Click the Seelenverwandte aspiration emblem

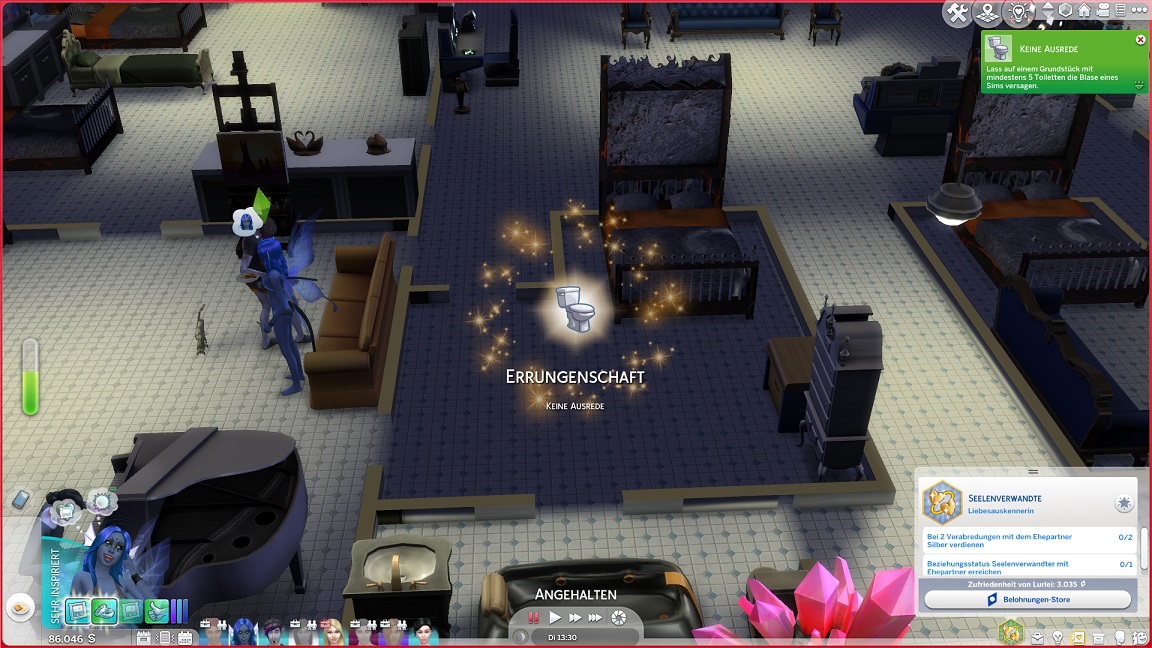tap(941, 502)
